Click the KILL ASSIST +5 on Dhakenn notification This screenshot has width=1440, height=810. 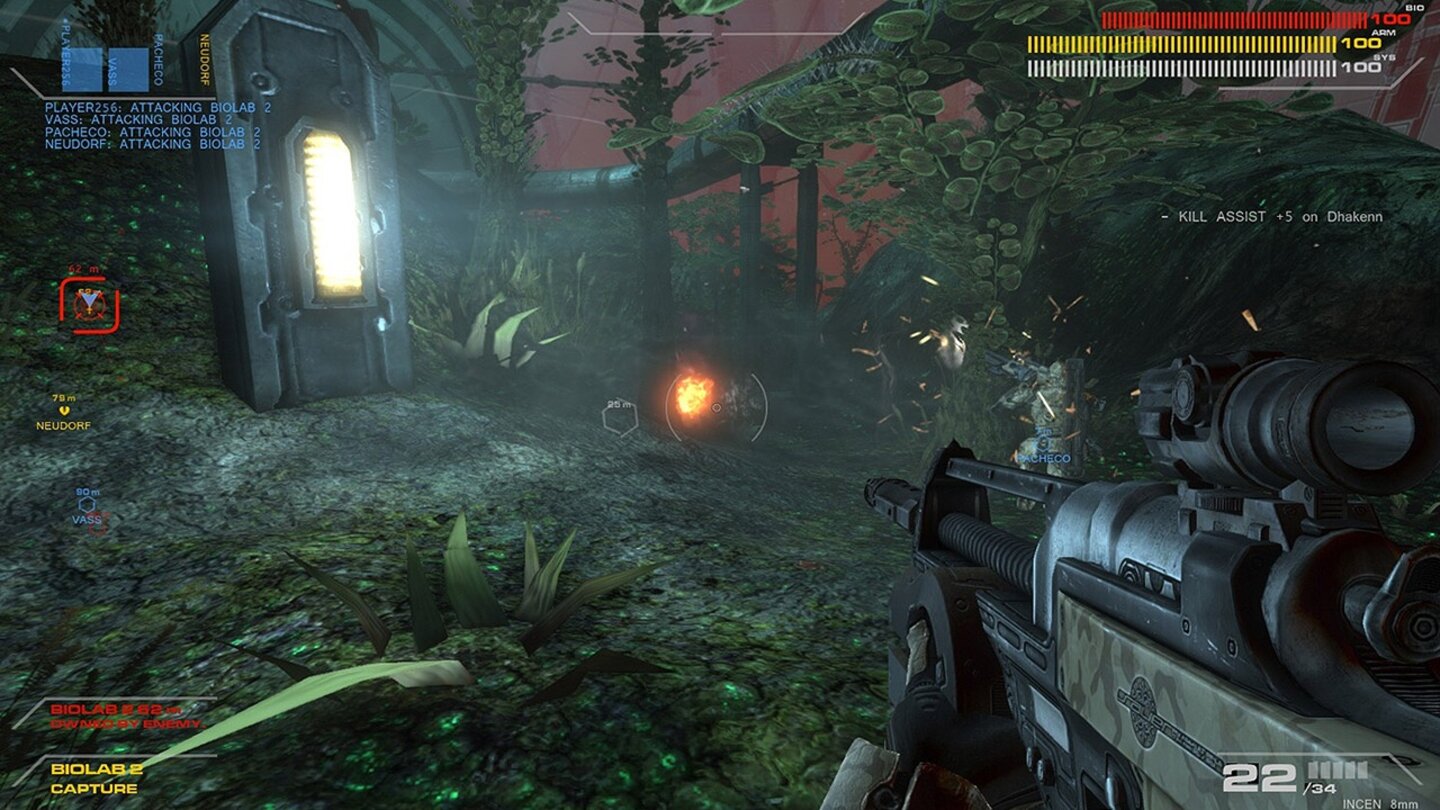coord(1275,216)
